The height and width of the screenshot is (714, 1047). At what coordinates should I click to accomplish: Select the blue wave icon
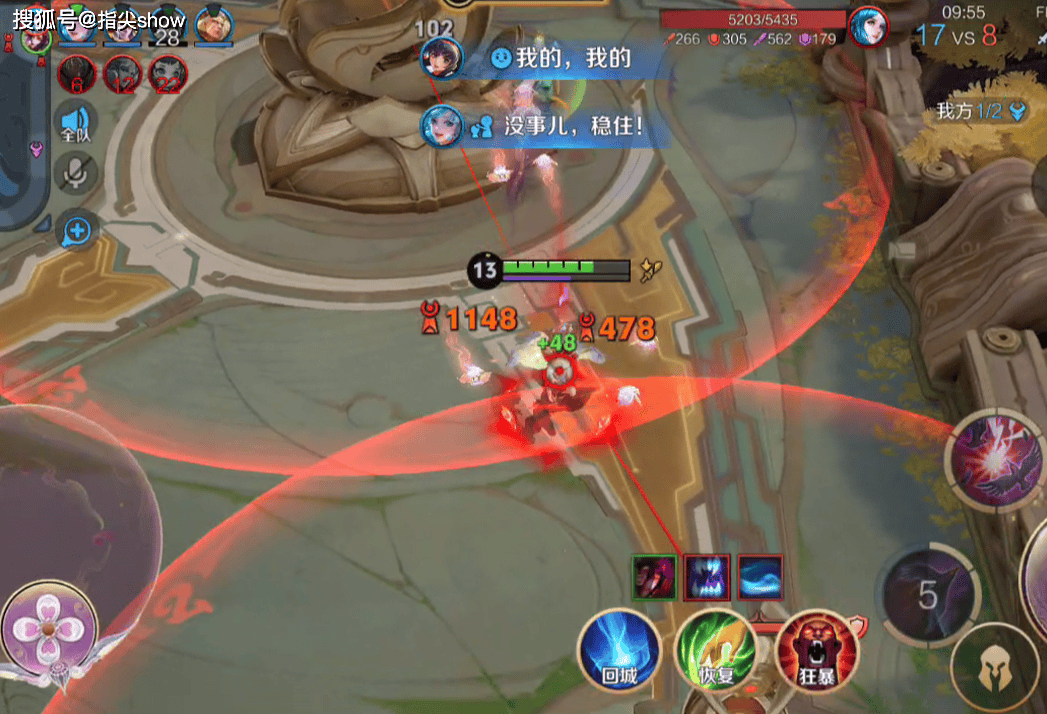[x=760, y=577]
